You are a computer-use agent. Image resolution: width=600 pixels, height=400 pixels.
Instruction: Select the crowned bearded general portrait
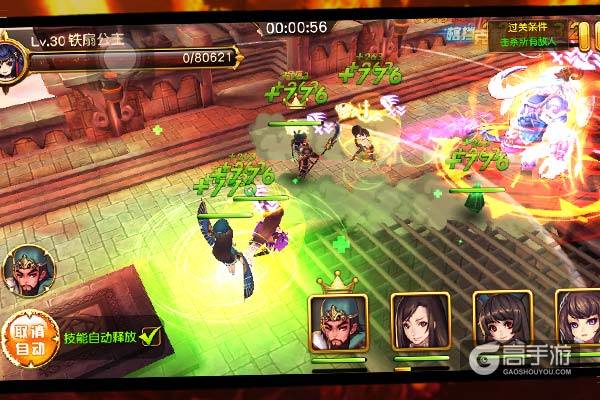(x=338, y=321)
